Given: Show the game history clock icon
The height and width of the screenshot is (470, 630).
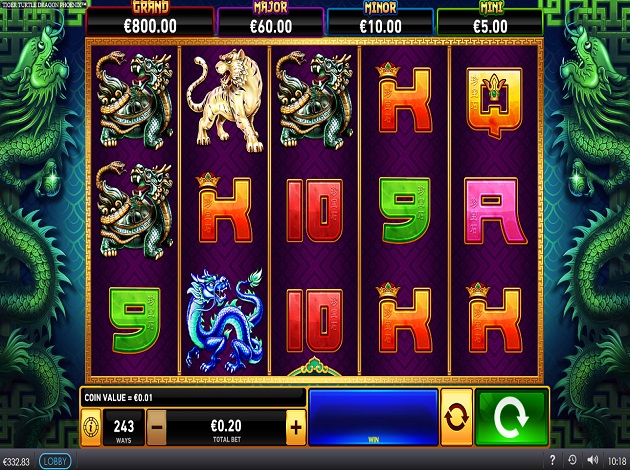Looking at the screenshot, I should (x=570, y=461).
